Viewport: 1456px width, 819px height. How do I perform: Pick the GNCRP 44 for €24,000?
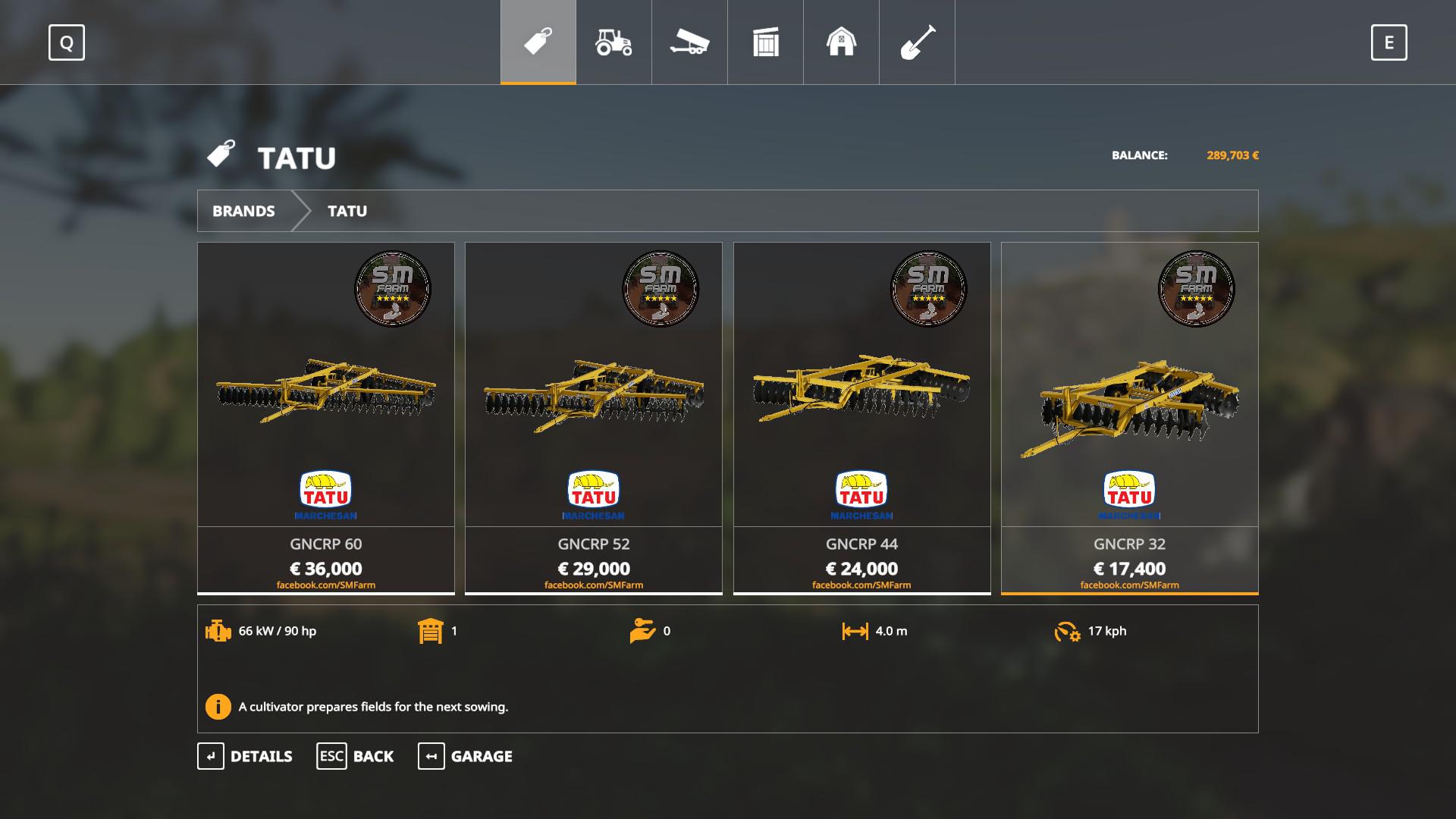click(861, 418)
